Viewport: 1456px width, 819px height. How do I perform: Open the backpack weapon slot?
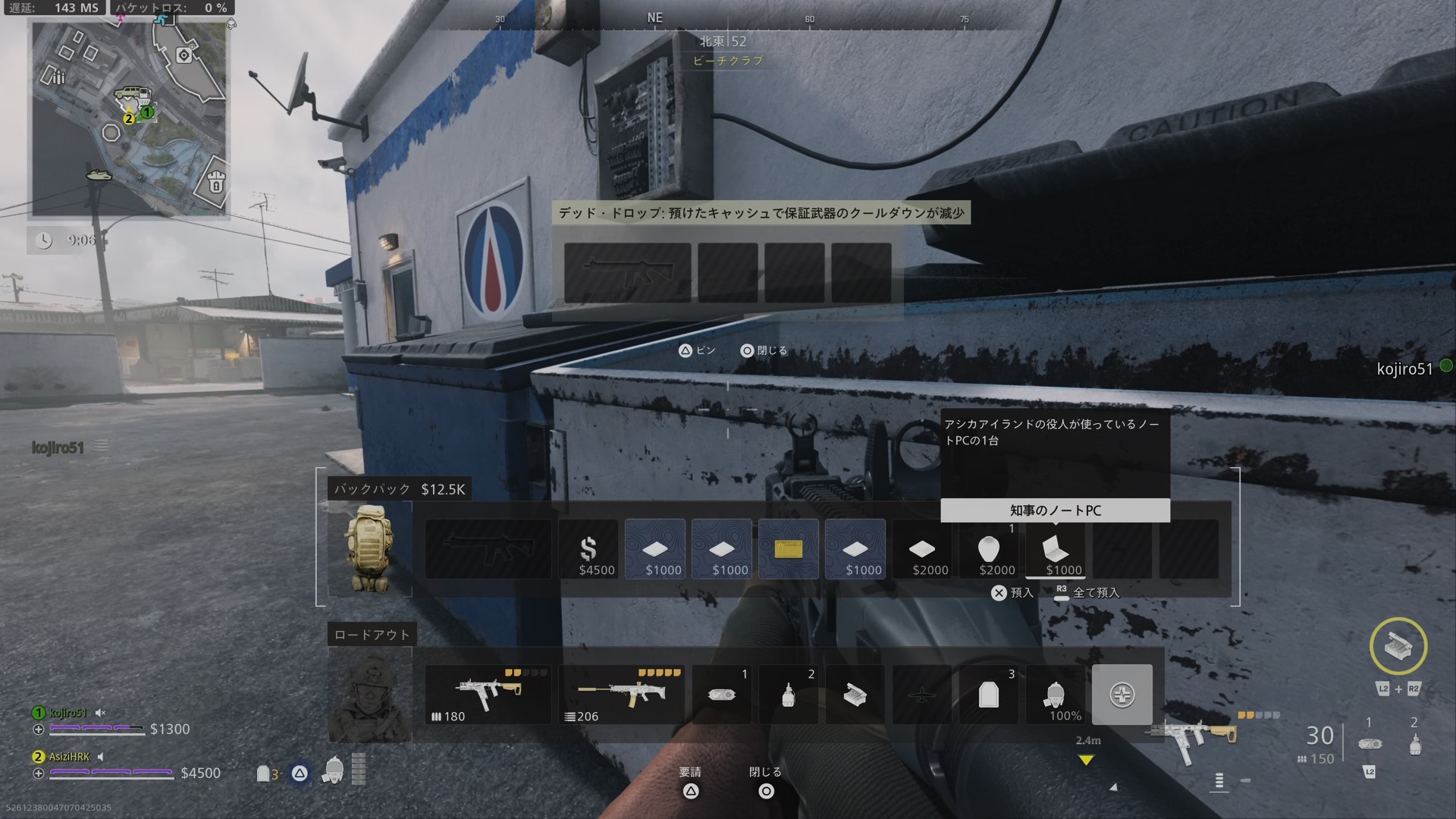(x=488, y=549)
